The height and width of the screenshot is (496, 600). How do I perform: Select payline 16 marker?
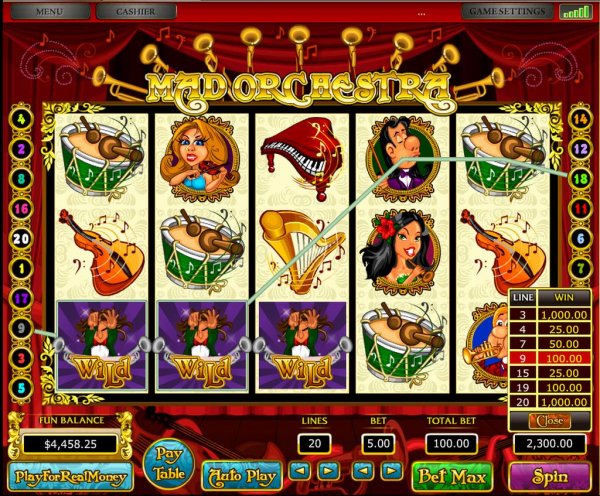coord(21,208)
